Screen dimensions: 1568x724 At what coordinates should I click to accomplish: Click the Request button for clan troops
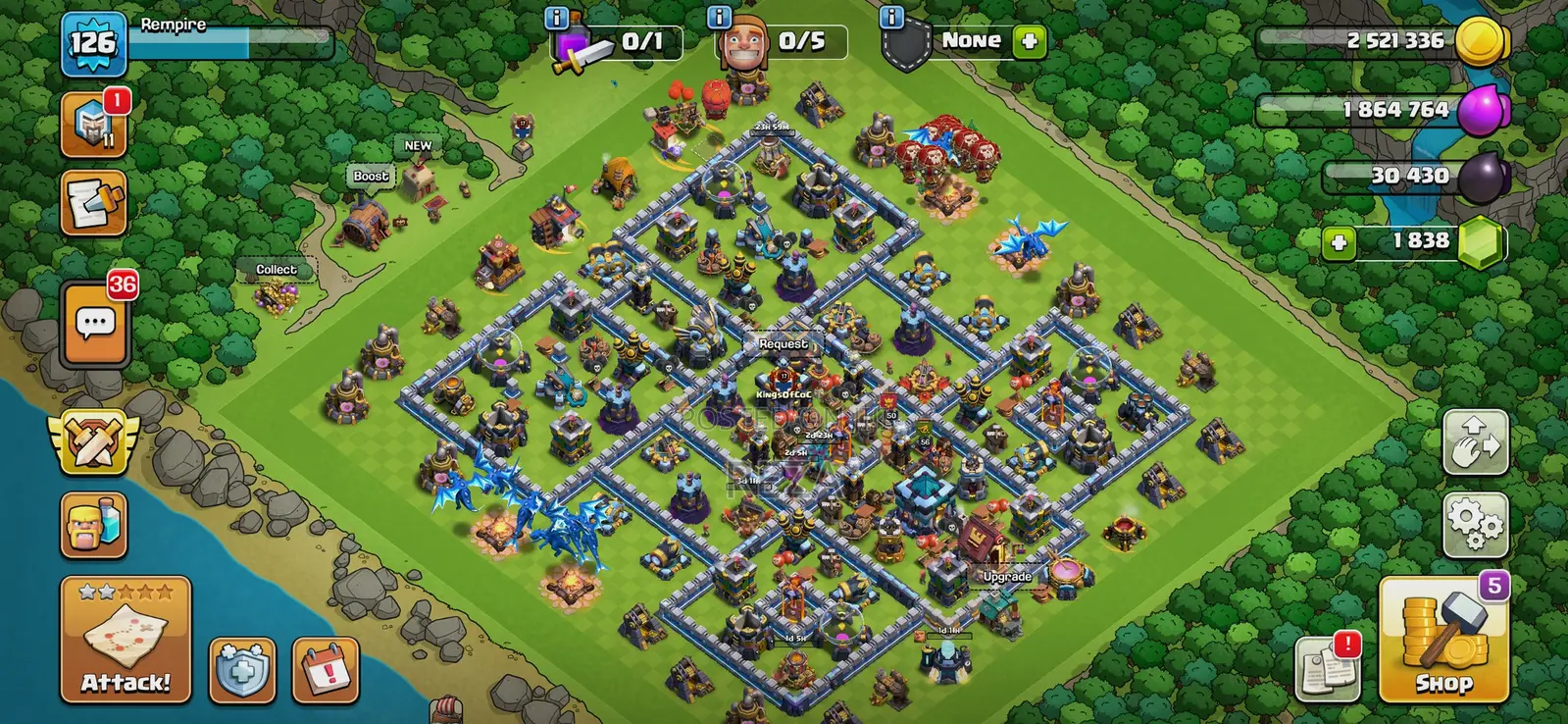click(x=782, y=344)
